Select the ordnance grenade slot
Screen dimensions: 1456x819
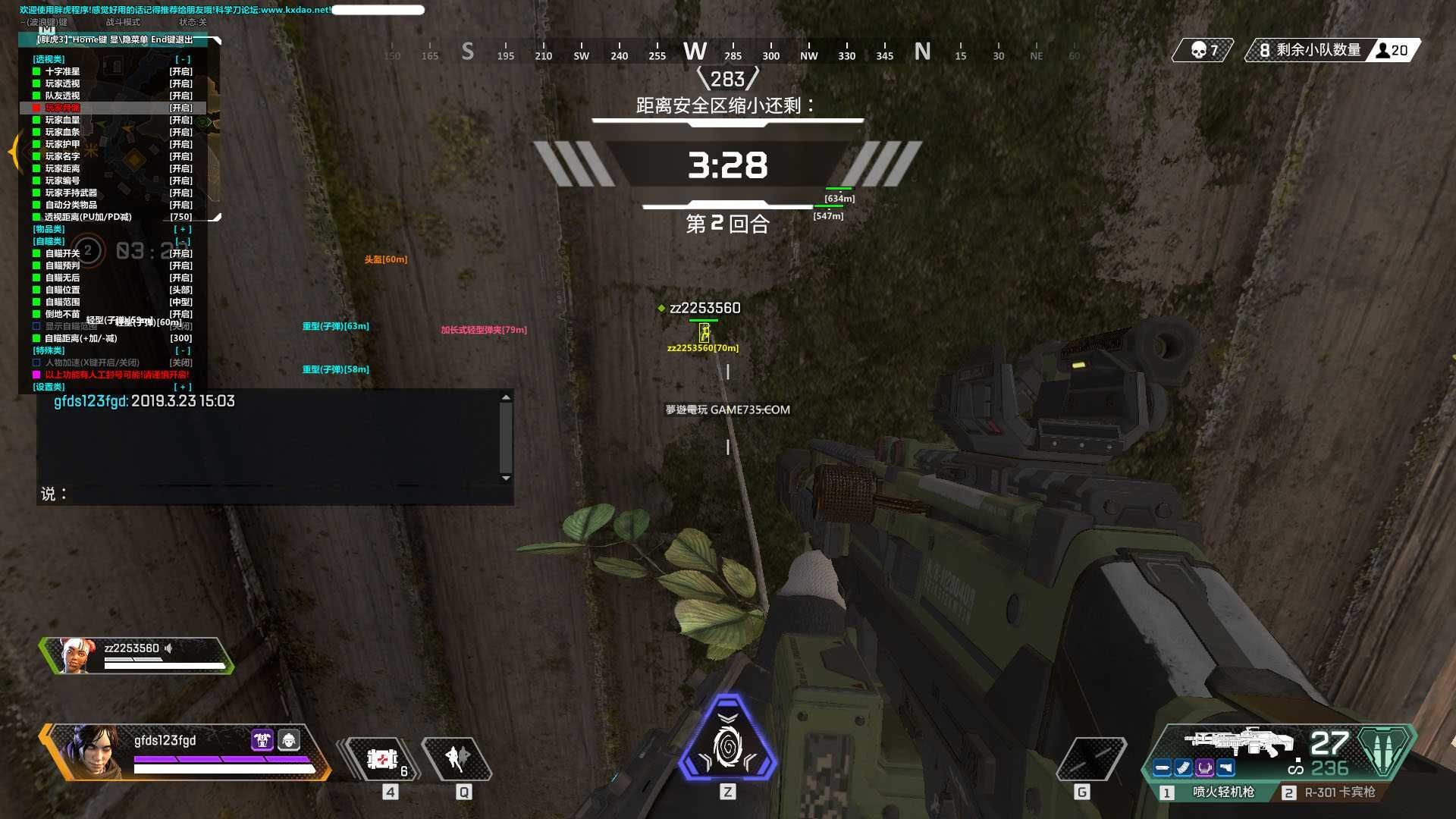pos(1090,758)
